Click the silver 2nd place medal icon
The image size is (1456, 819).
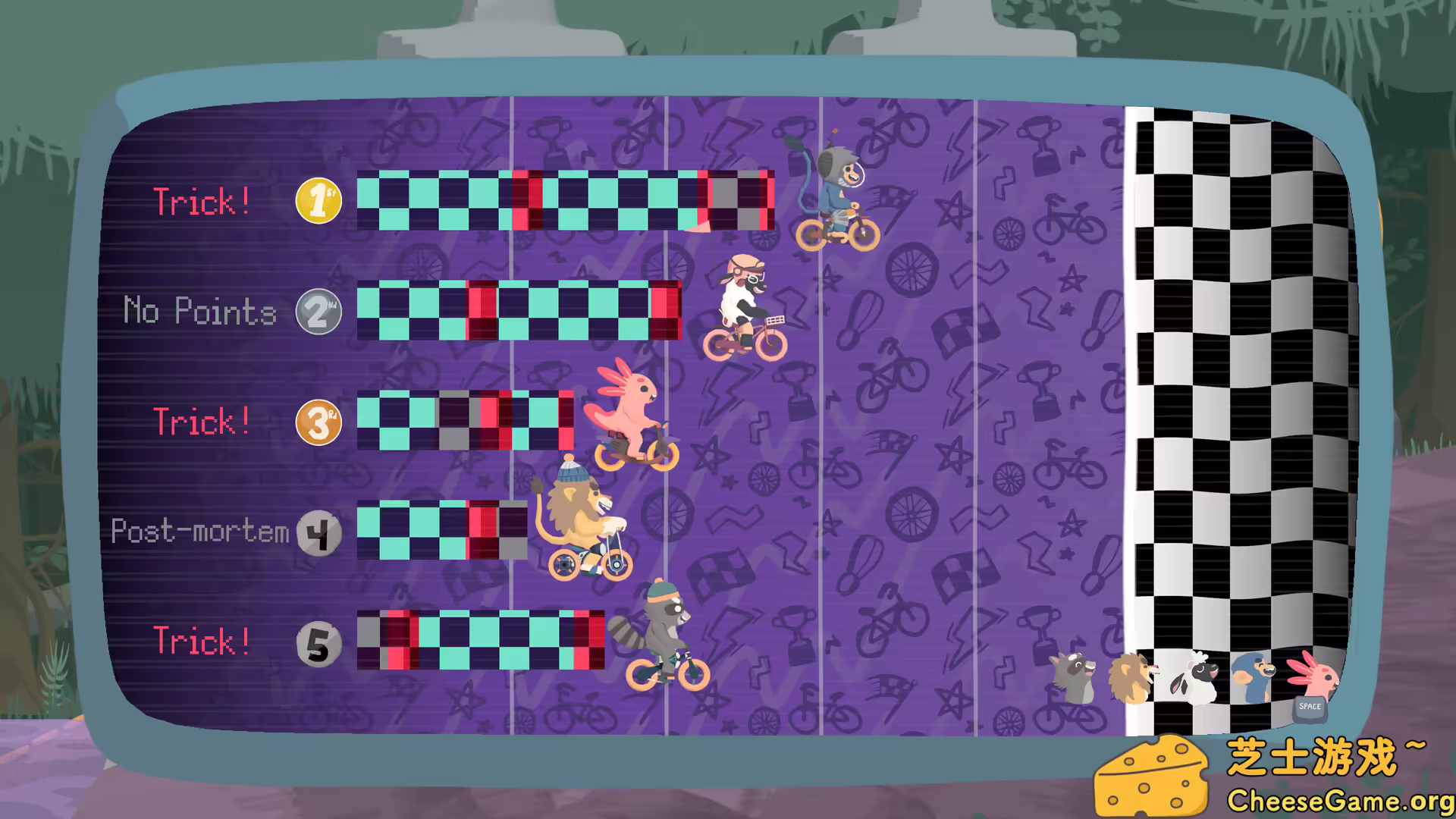pos(318,312)
